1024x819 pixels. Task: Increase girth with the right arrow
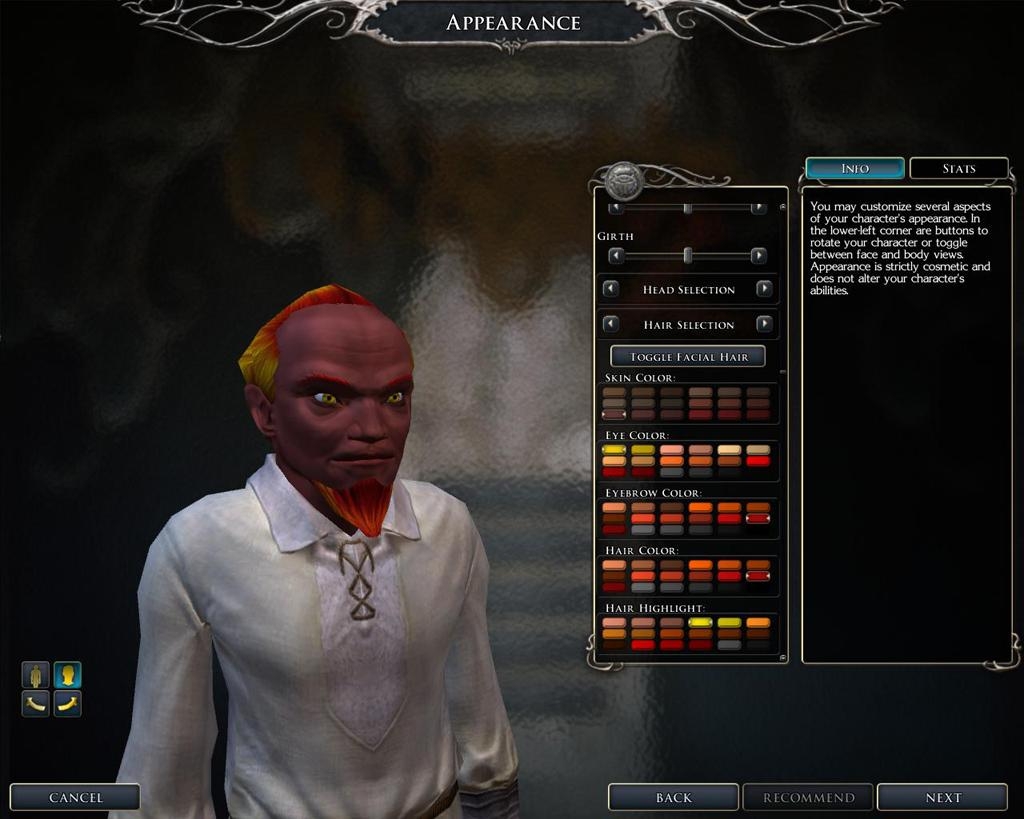click(758, 256)
